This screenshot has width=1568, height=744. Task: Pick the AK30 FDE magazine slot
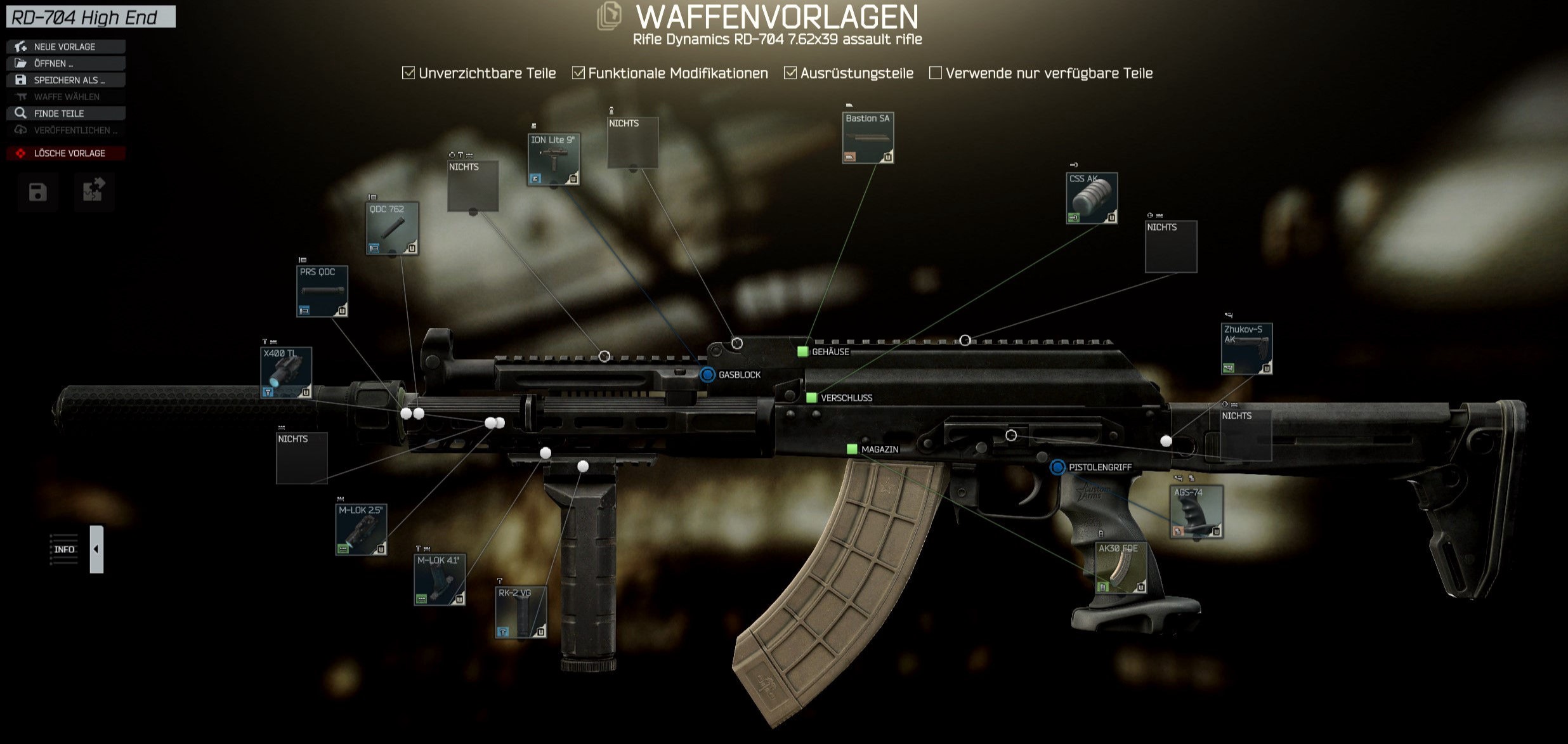(1121, 568)
